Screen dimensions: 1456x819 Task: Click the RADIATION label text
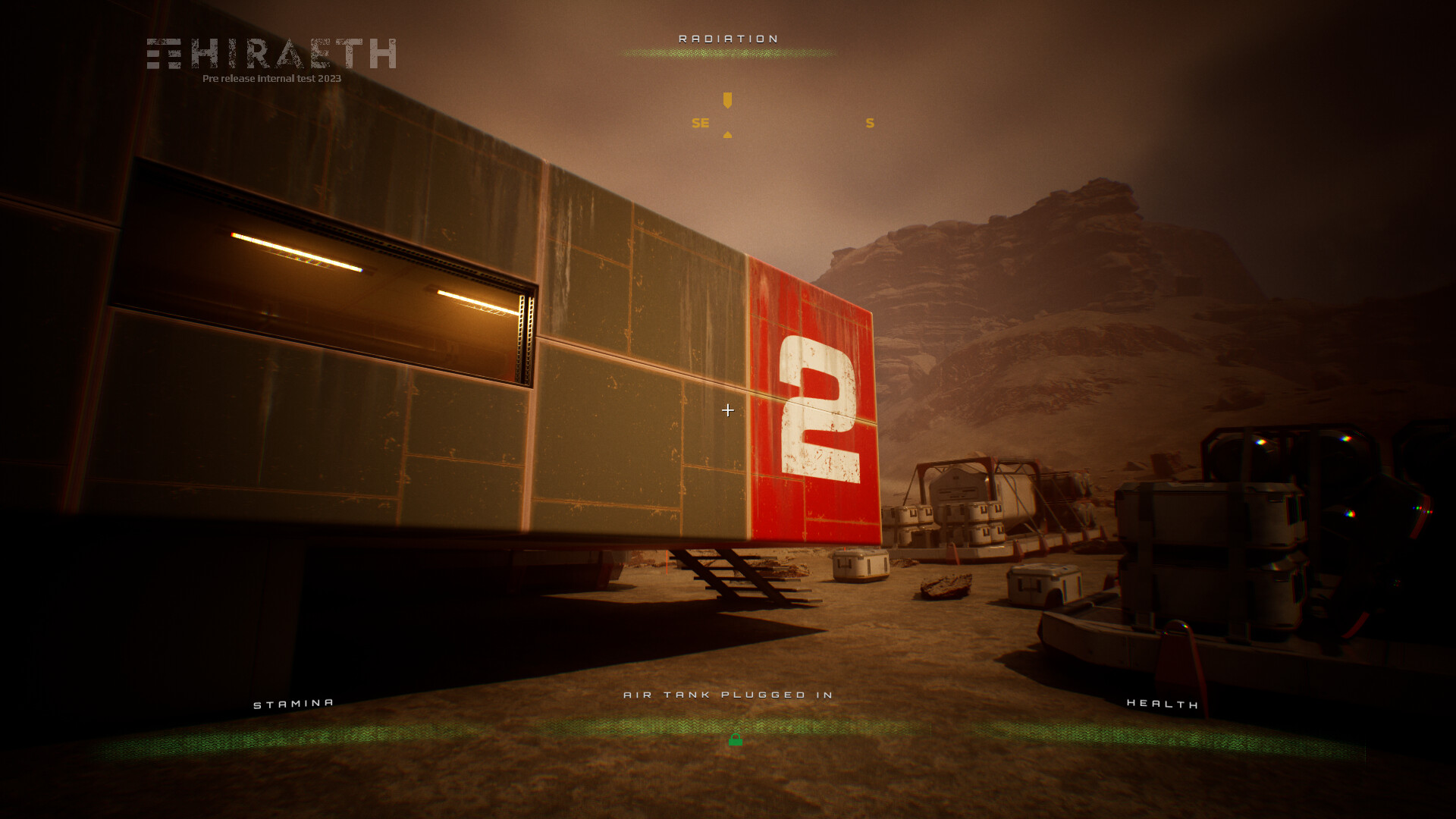pyautogui.click(x=728, y=37)
